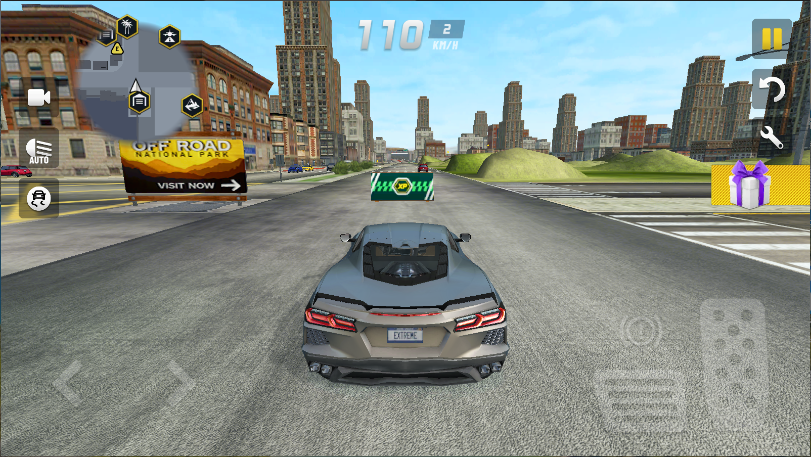
Task: Steer right with the right arrow control
Action: pyautogui.click(x=179, y=381)
